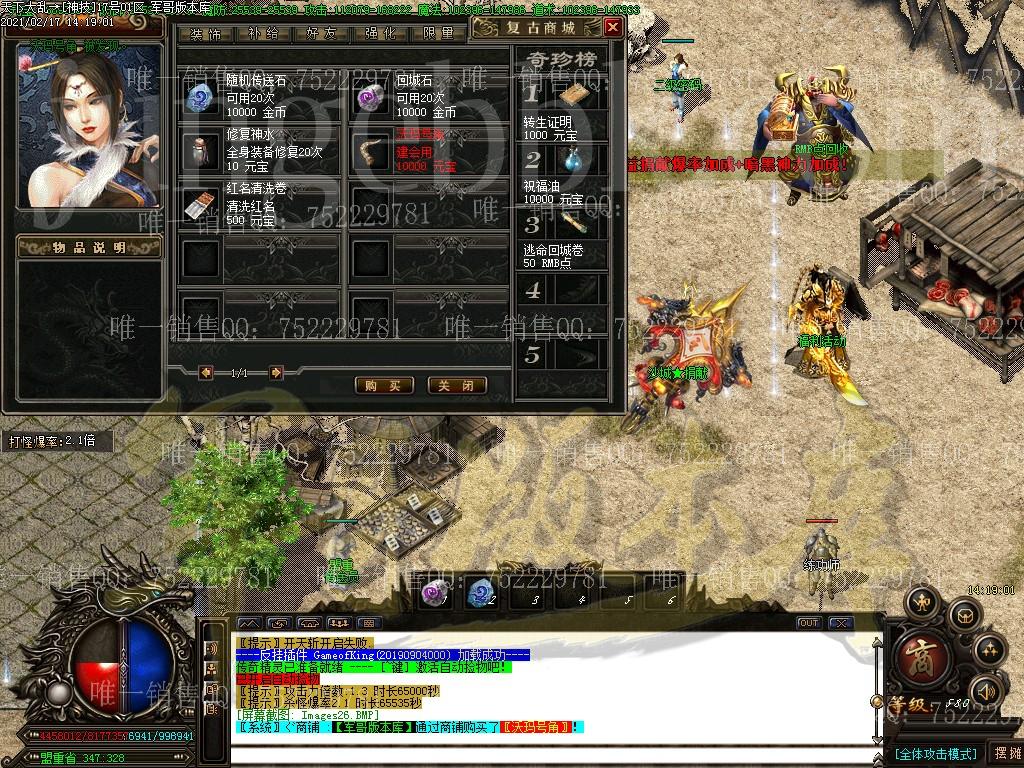Open the 限量 shop tab

[x=437, y=33]
